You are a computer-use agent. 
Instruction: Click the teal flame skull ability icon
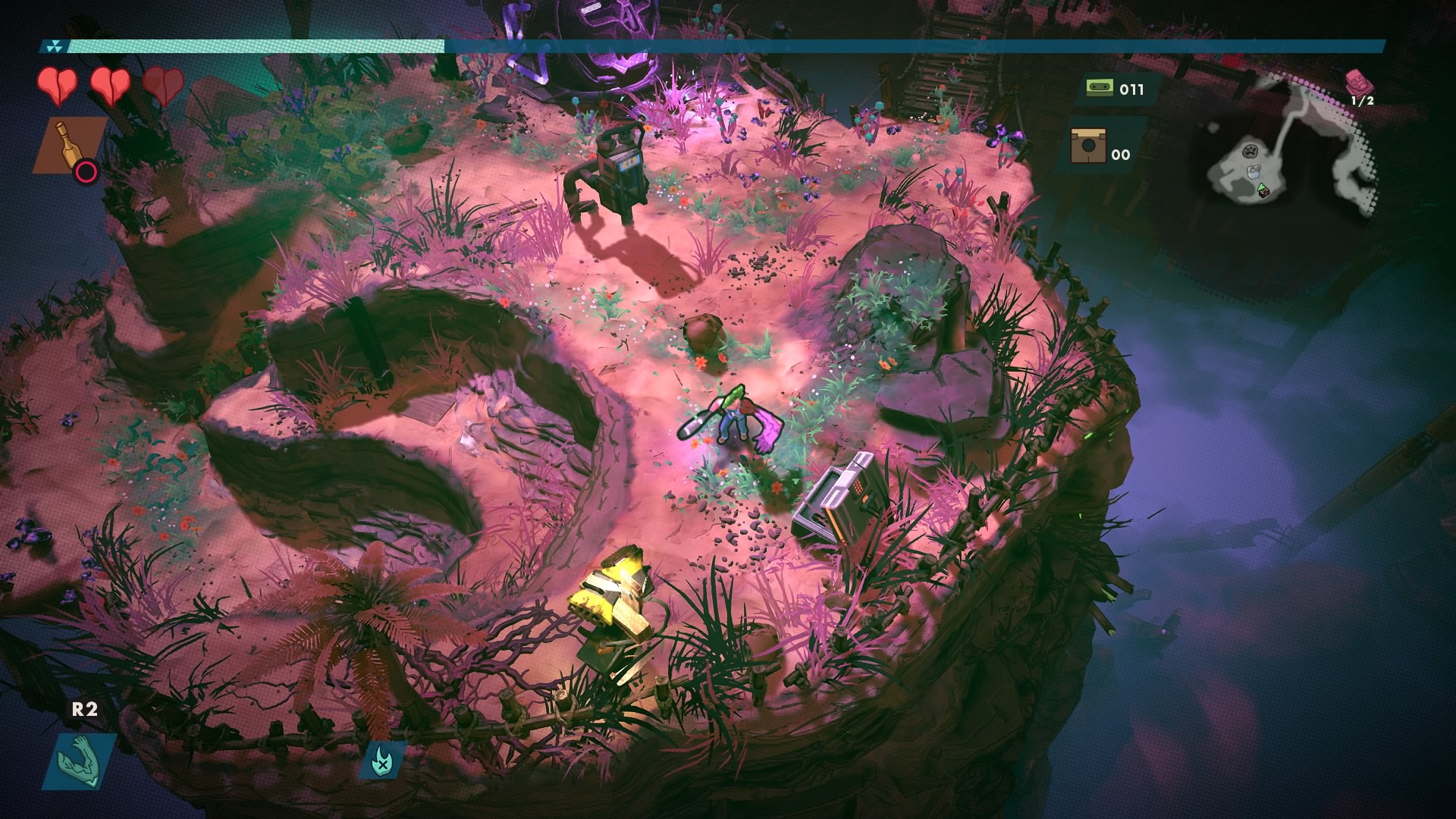click(x=381, y=760)
